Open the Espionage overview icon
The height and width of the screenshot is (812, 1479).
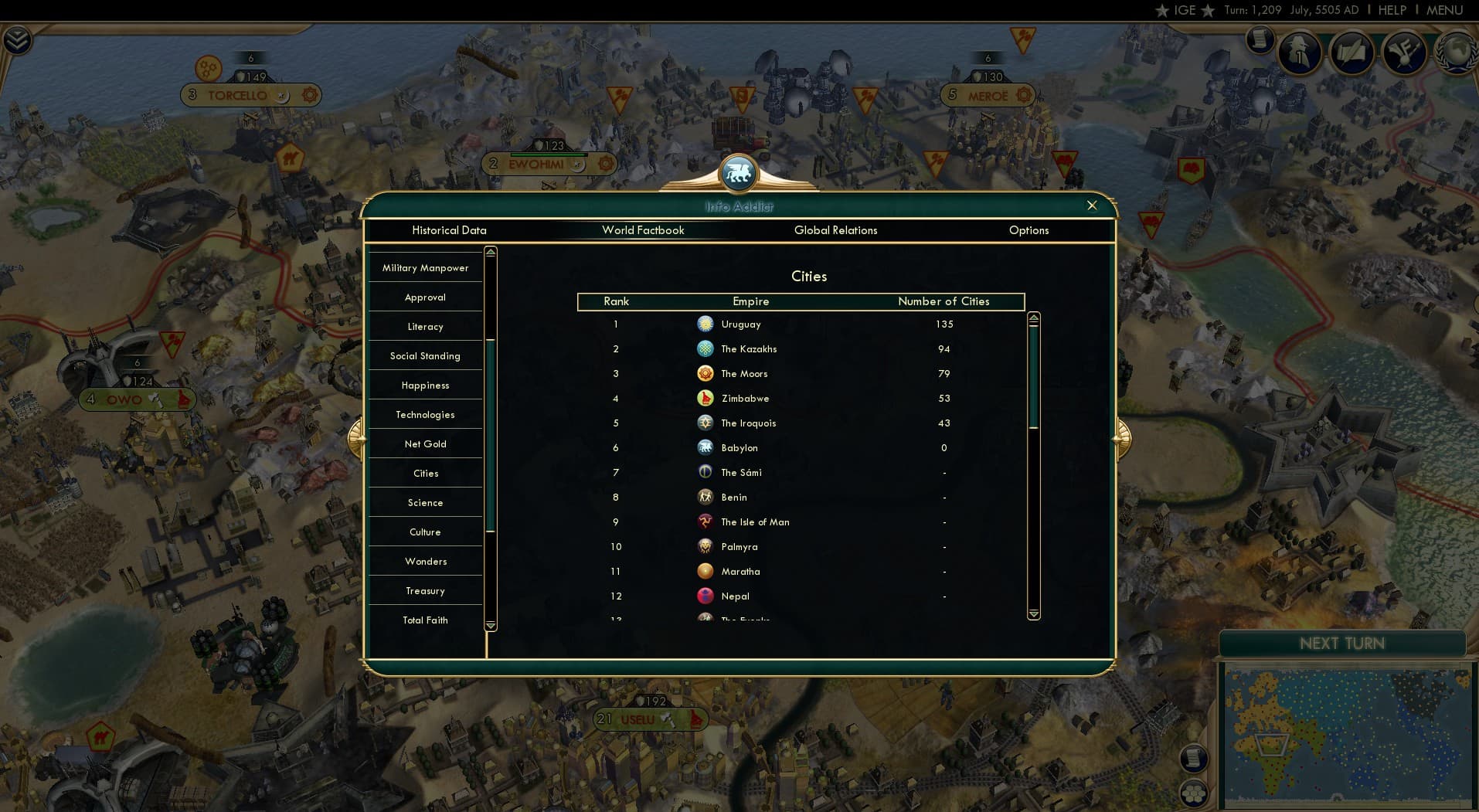click(1299, 53)
